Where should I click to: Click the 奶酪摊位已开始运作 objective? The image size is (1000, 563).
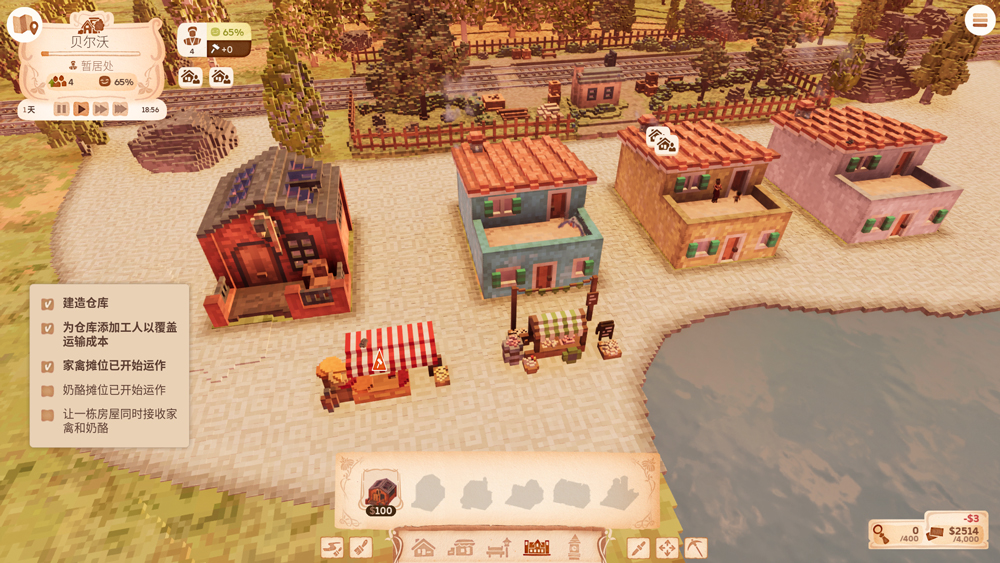tap(114, 390)
